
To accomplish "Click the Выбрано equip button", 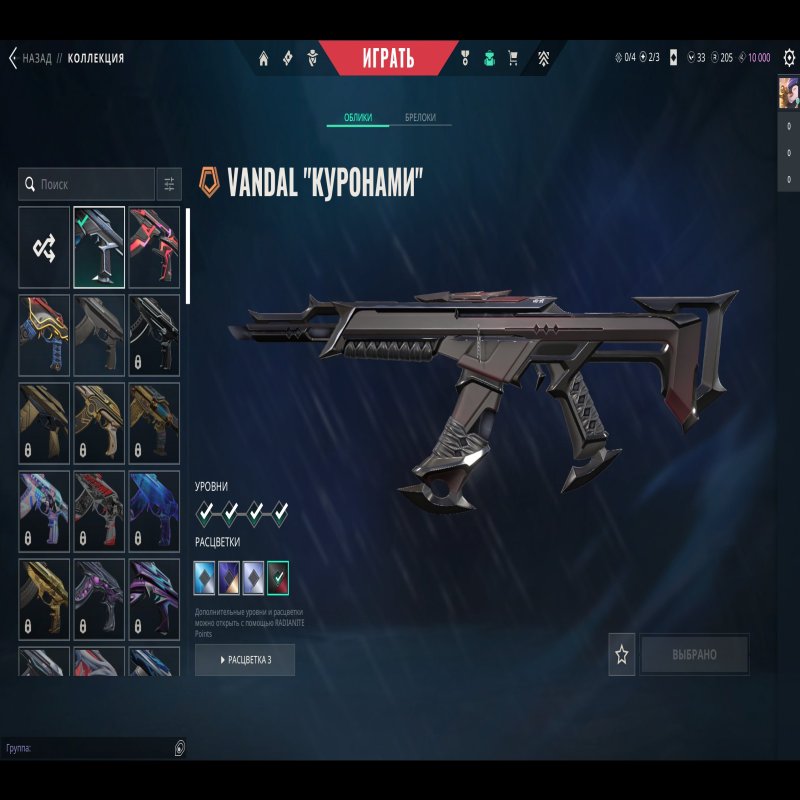I will point(694,655).
